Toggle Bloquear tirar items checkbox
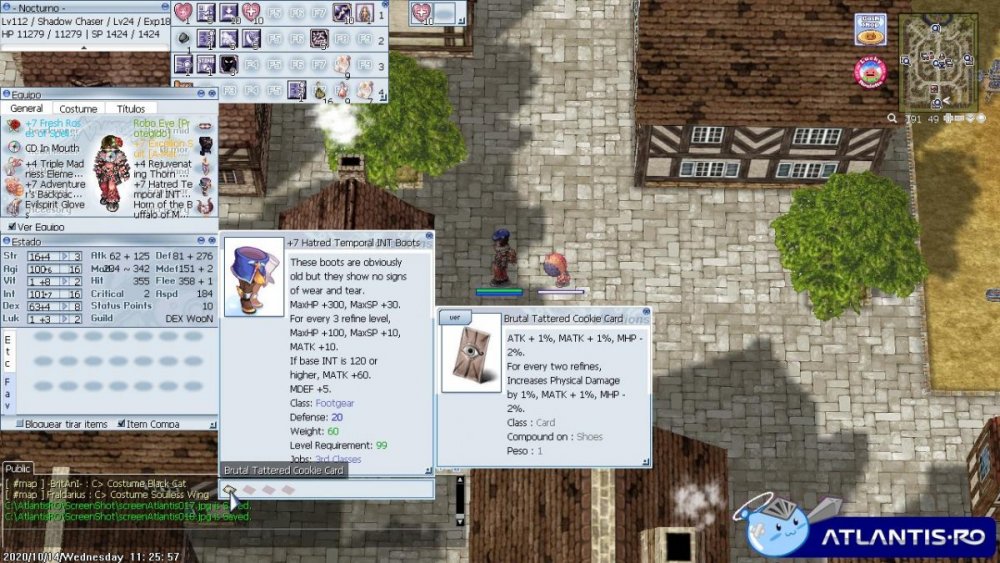1000x563 pixels. [x=20, y=424]
